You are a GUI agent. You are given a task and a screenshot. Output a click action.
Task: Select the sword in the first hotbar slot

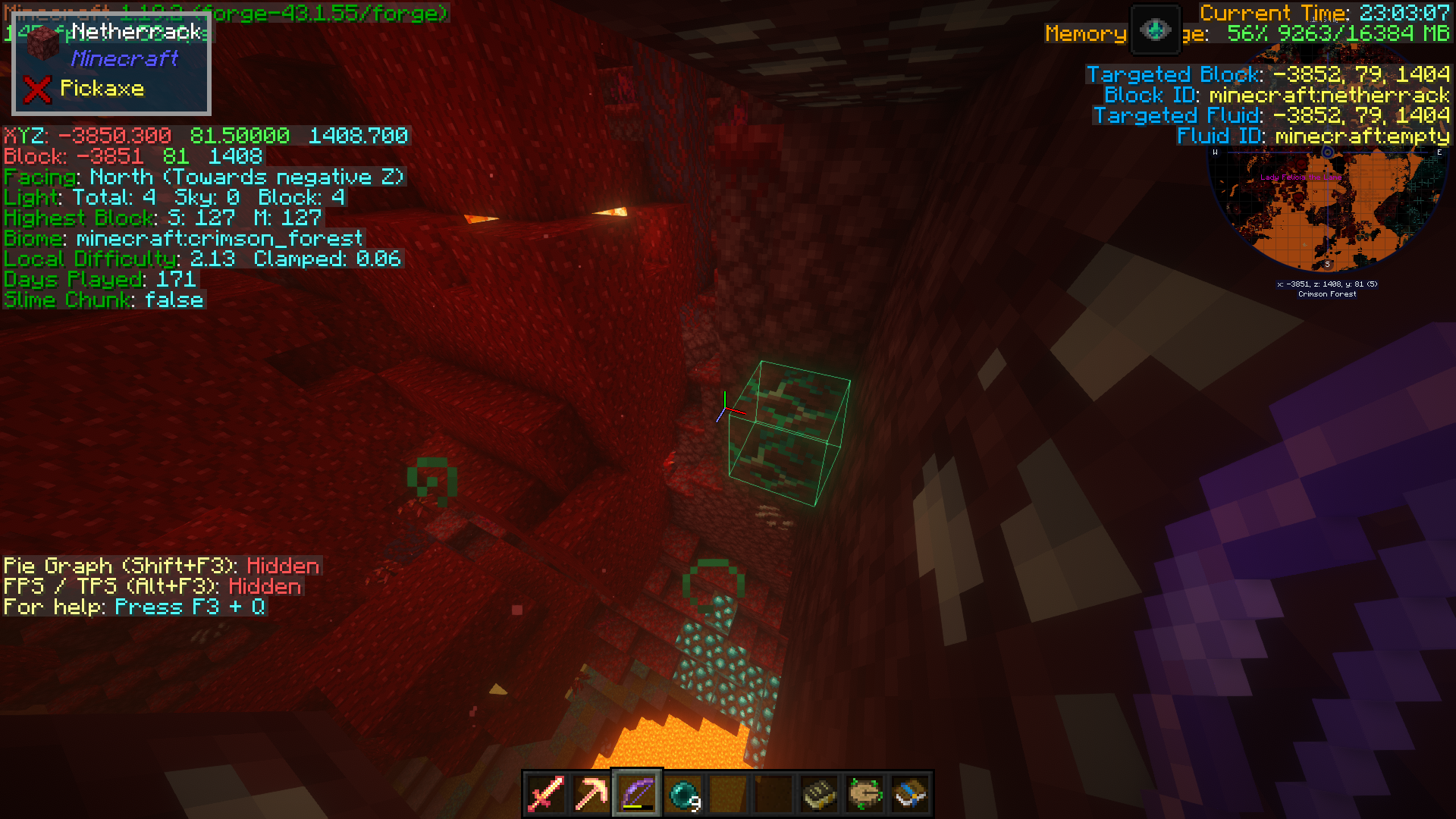(546, 793)
